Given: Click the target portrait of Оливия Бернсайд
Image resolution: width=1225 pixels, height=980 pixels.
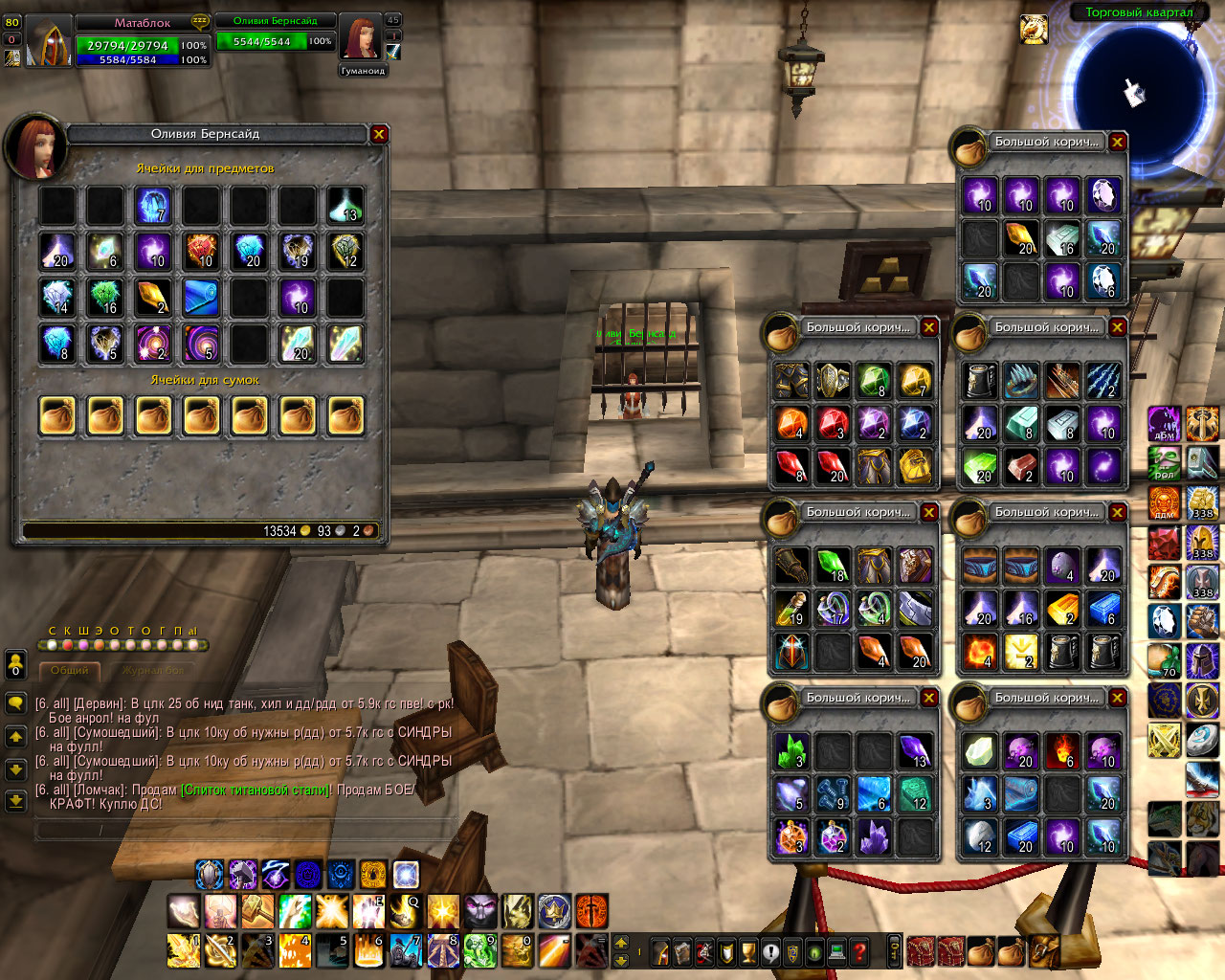Looking at the screenshot, I should [x=360, y=40].
